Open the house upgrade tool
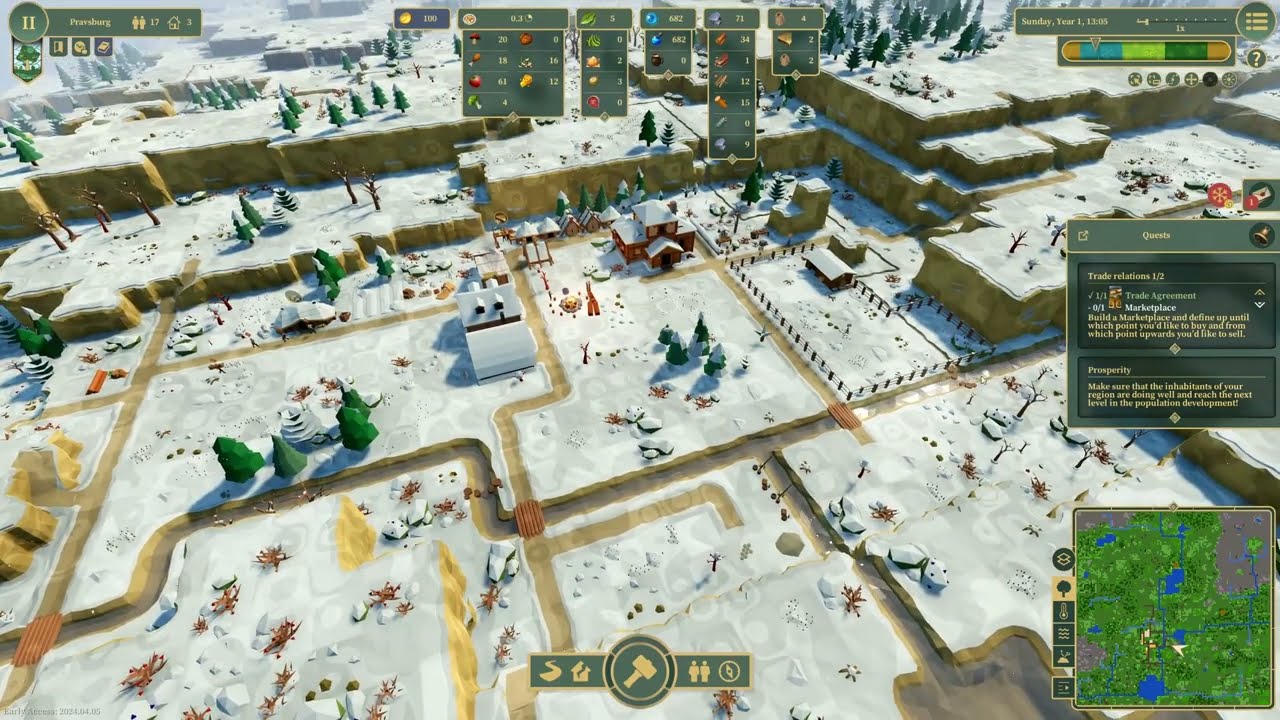Image resolution: width=1280 pixels, height=720 pixels. [581, 672]
